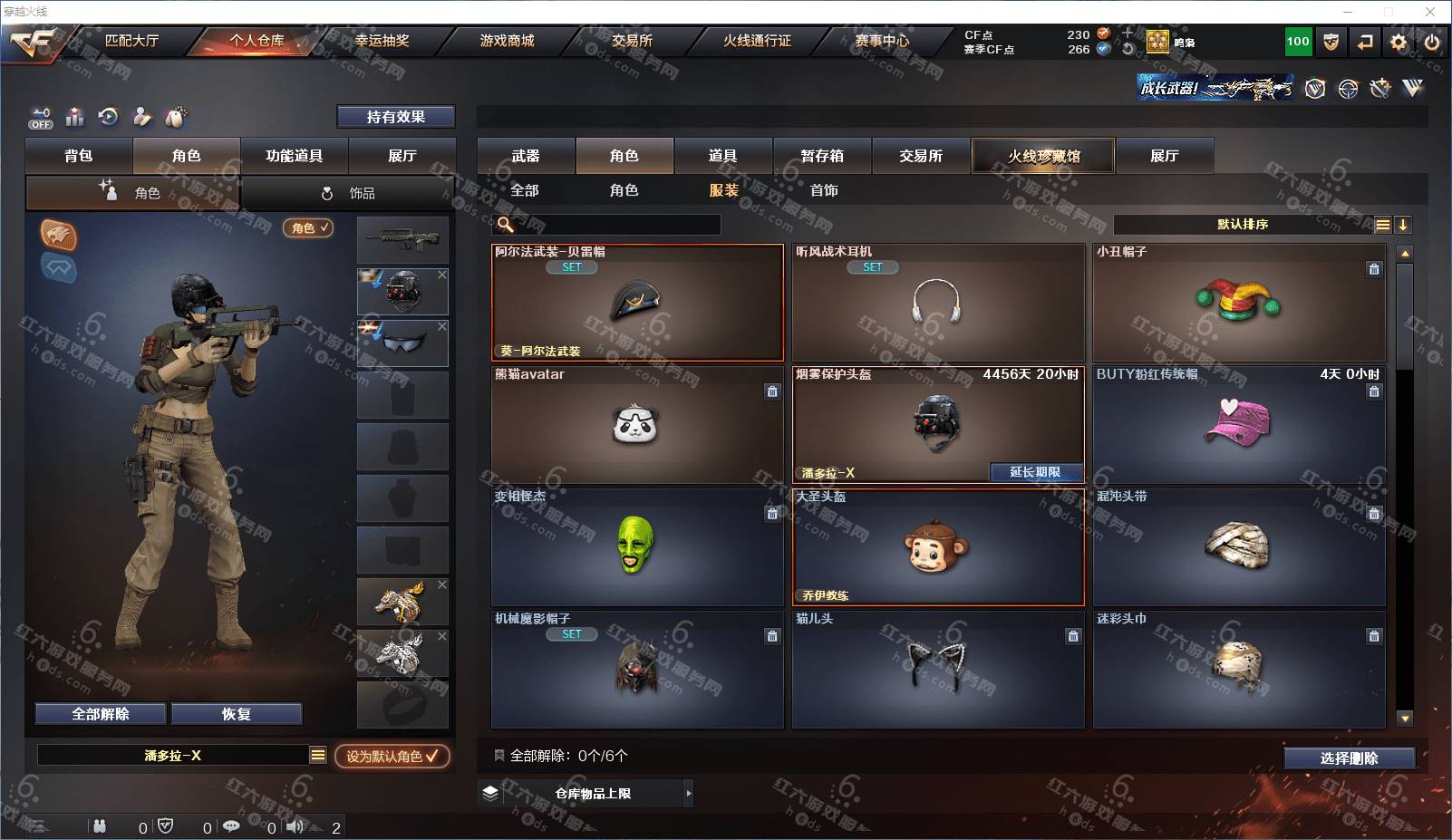Open settings via the gear icon

point(1399,42)
